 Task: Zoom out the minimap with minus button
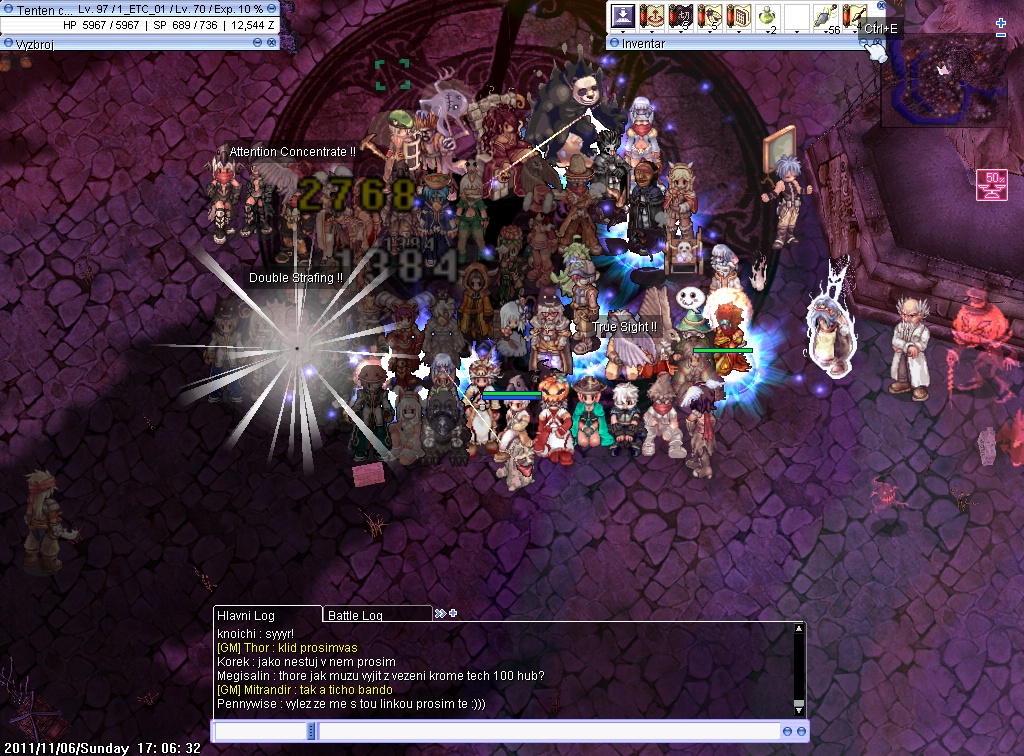(1001, 35)
